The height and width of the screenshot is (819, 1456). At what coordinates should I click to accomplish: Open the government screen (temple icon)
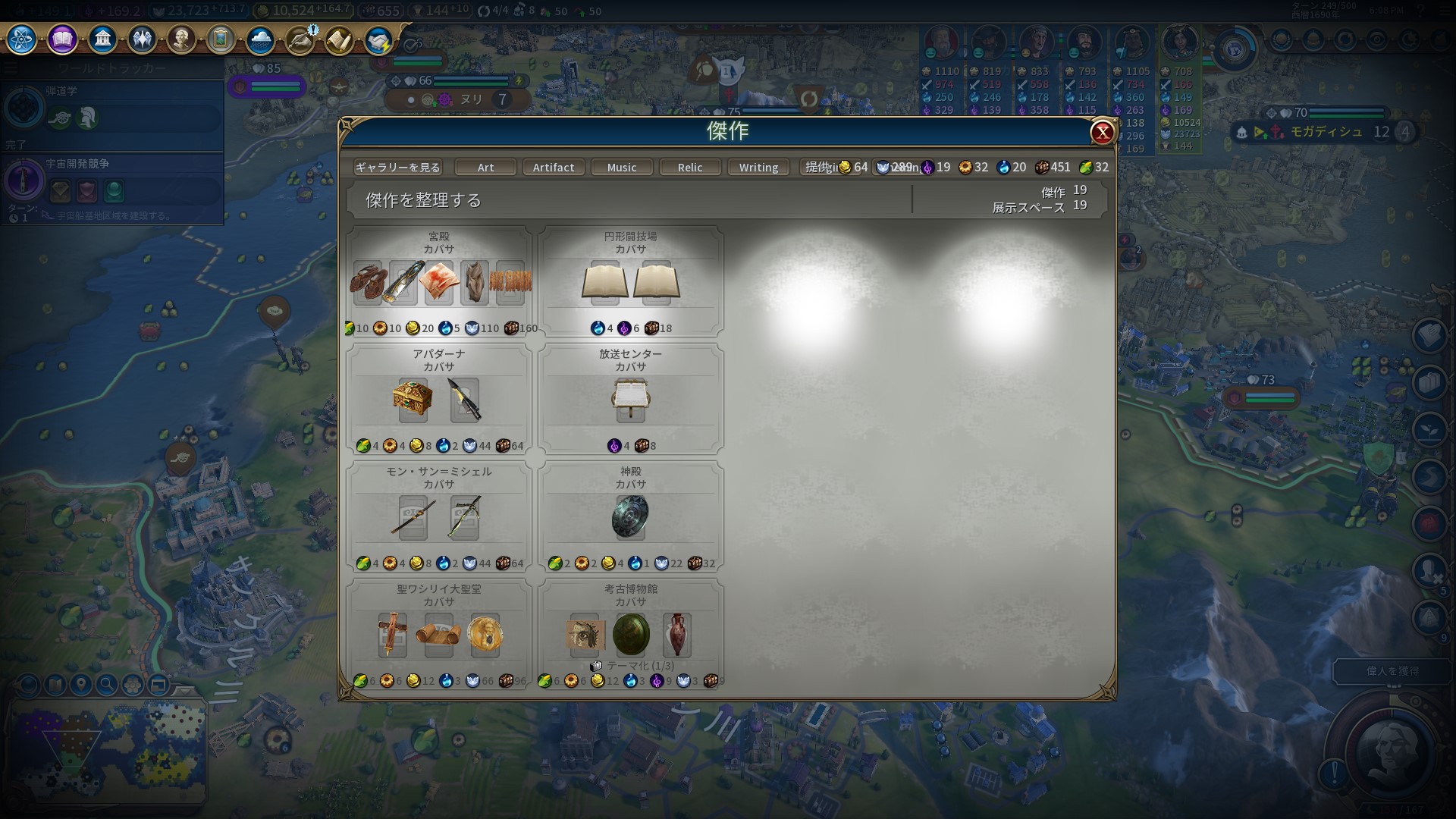point(102,39)
